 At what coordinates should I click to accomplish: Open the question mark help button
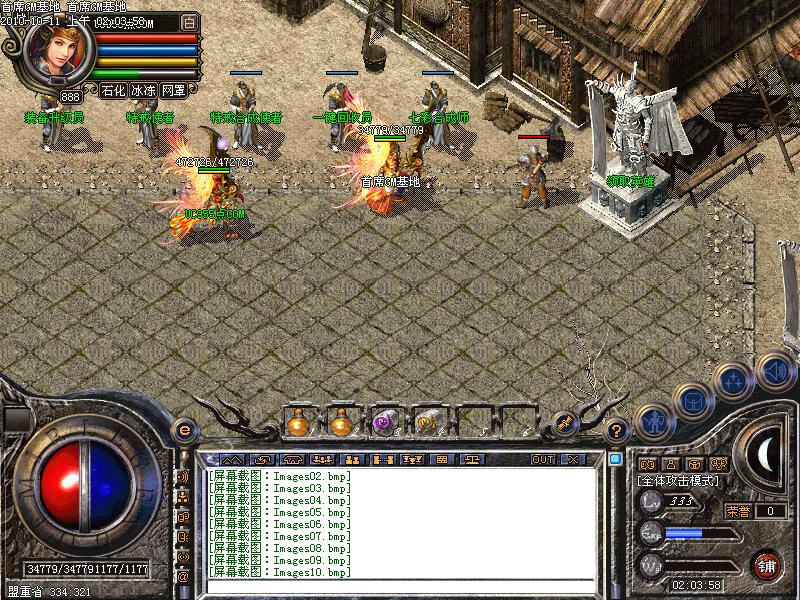pyautogui.click(x=617, y=431)
